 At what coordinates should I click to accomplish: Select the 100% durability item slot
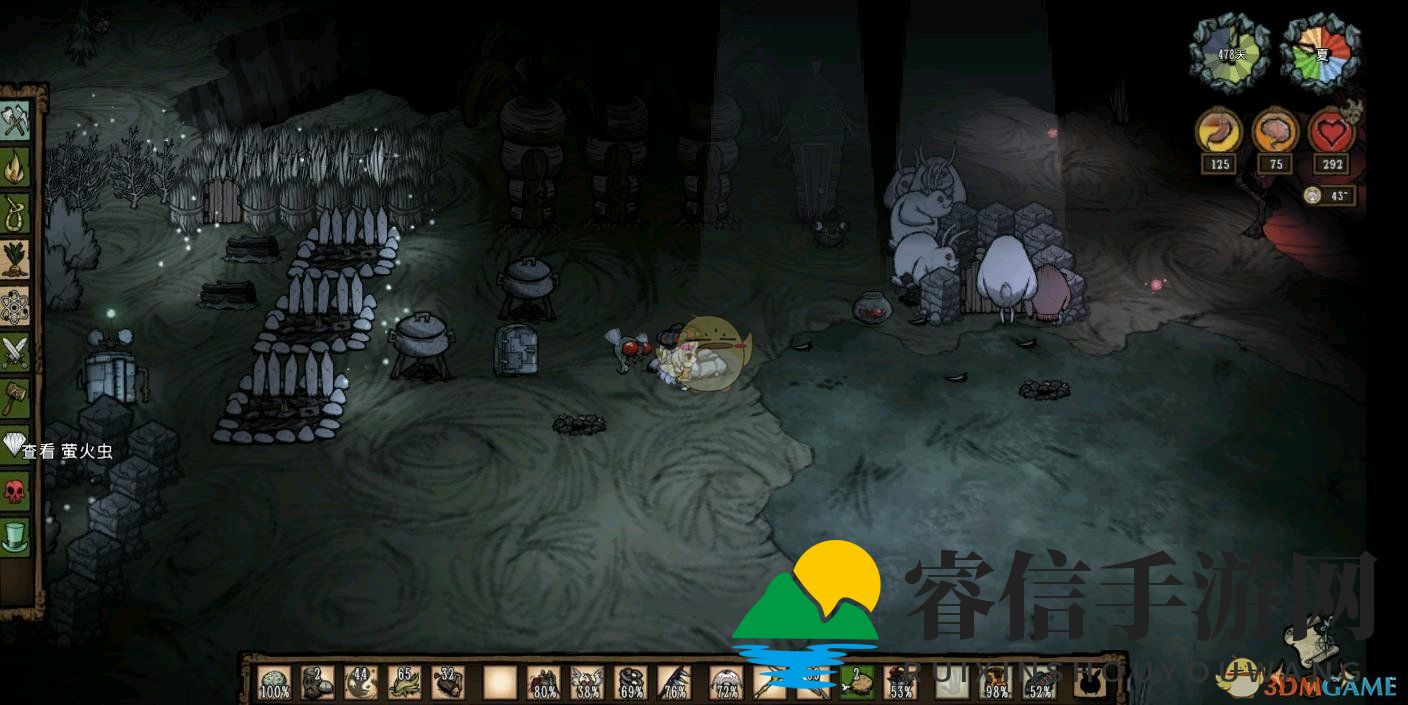coord(275,681)
